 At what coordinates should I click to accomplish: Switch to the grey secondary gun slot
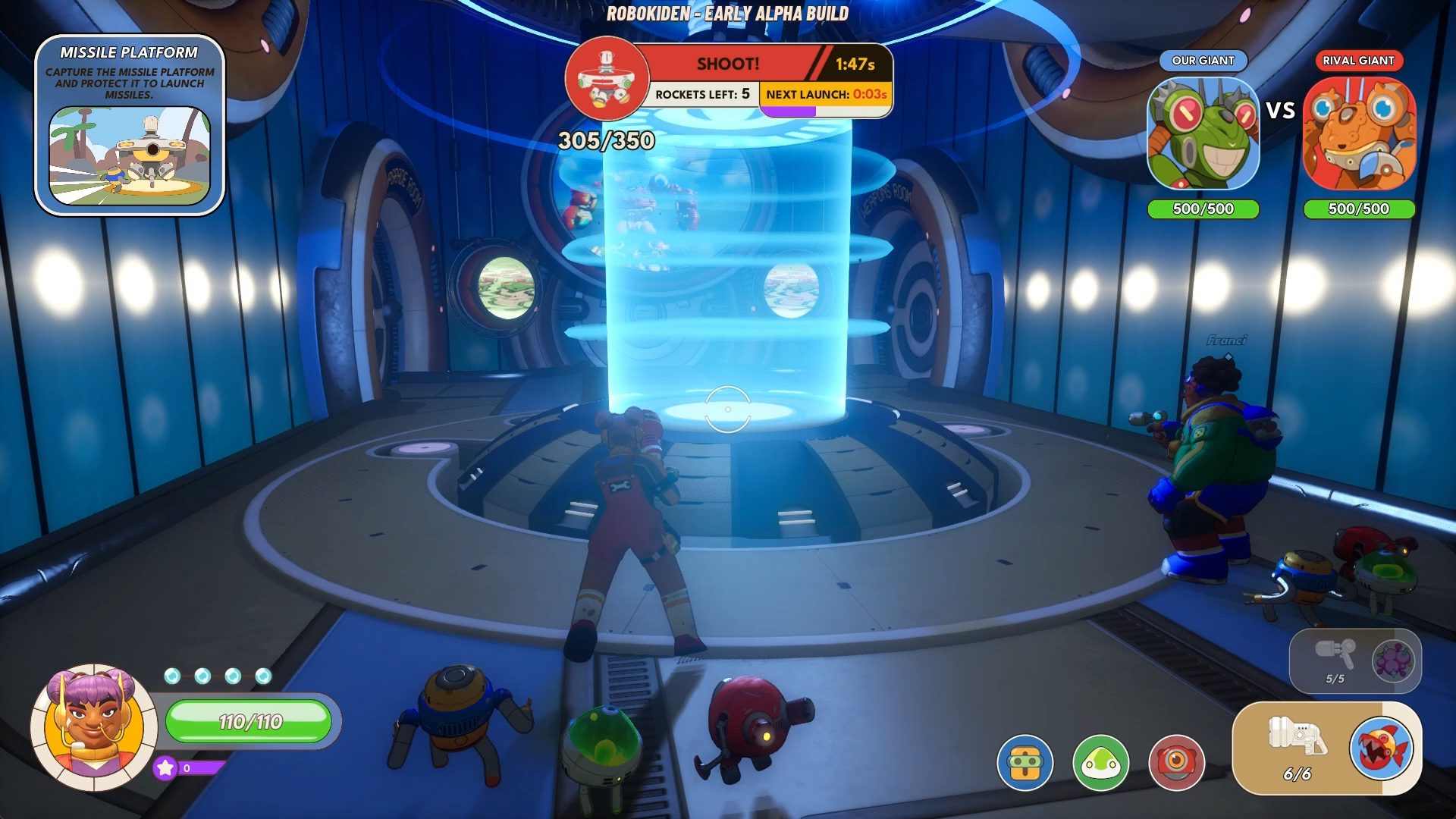[1335, 653]
